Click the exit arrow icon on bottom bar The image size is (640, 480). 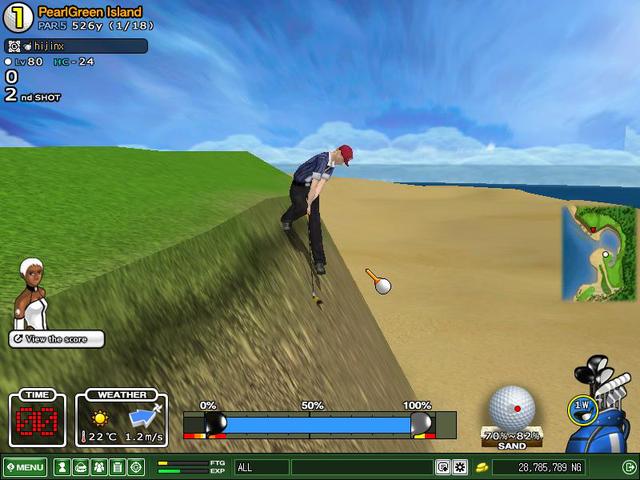pyautogui.click(x=629, y=467)
